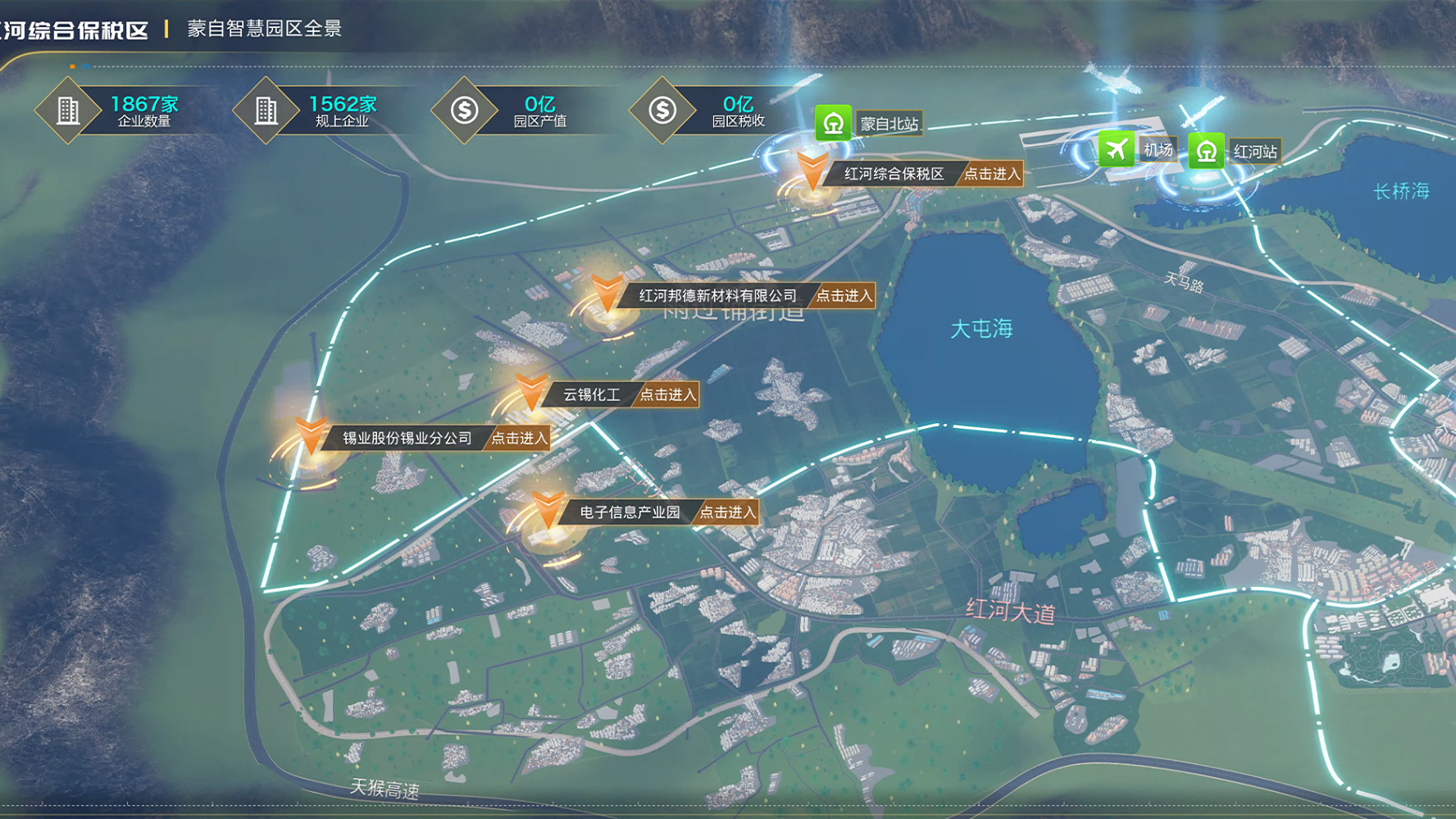1456x819 pixels.
Task: Click the 园区产值 dollar icon
Action: point(464,111)
